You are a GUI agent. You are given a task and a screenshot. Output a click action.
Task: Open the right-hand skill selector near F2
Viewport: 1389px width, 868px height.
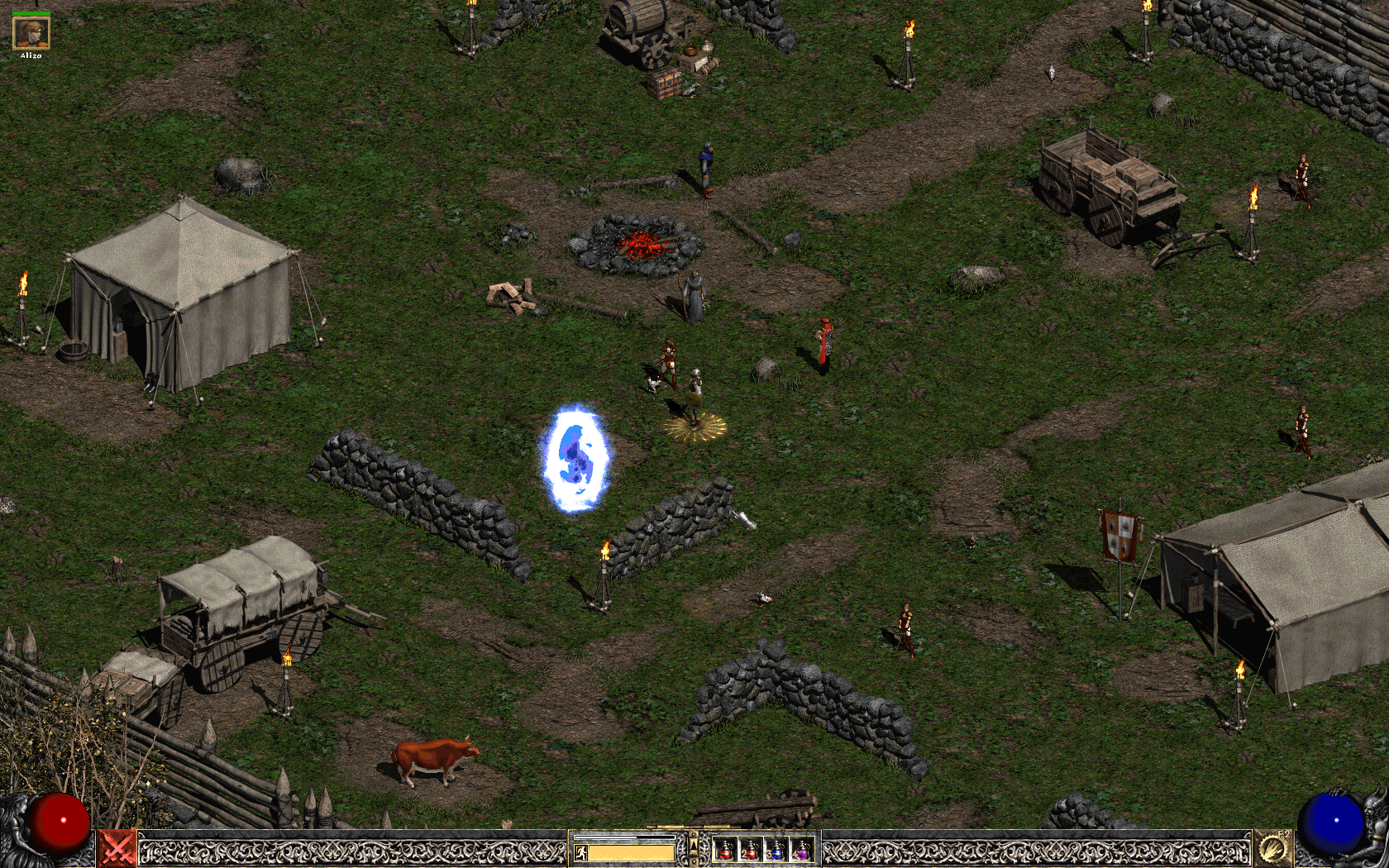pos(1272,848)
